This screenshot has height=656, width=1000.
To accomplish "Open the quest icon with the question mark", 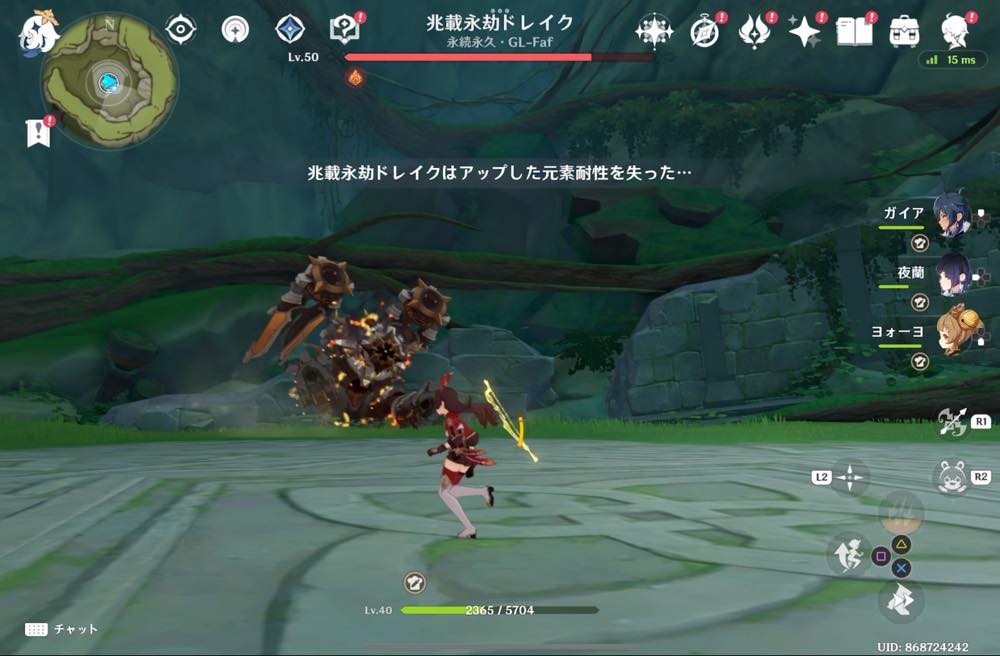I will pos(344,30).
